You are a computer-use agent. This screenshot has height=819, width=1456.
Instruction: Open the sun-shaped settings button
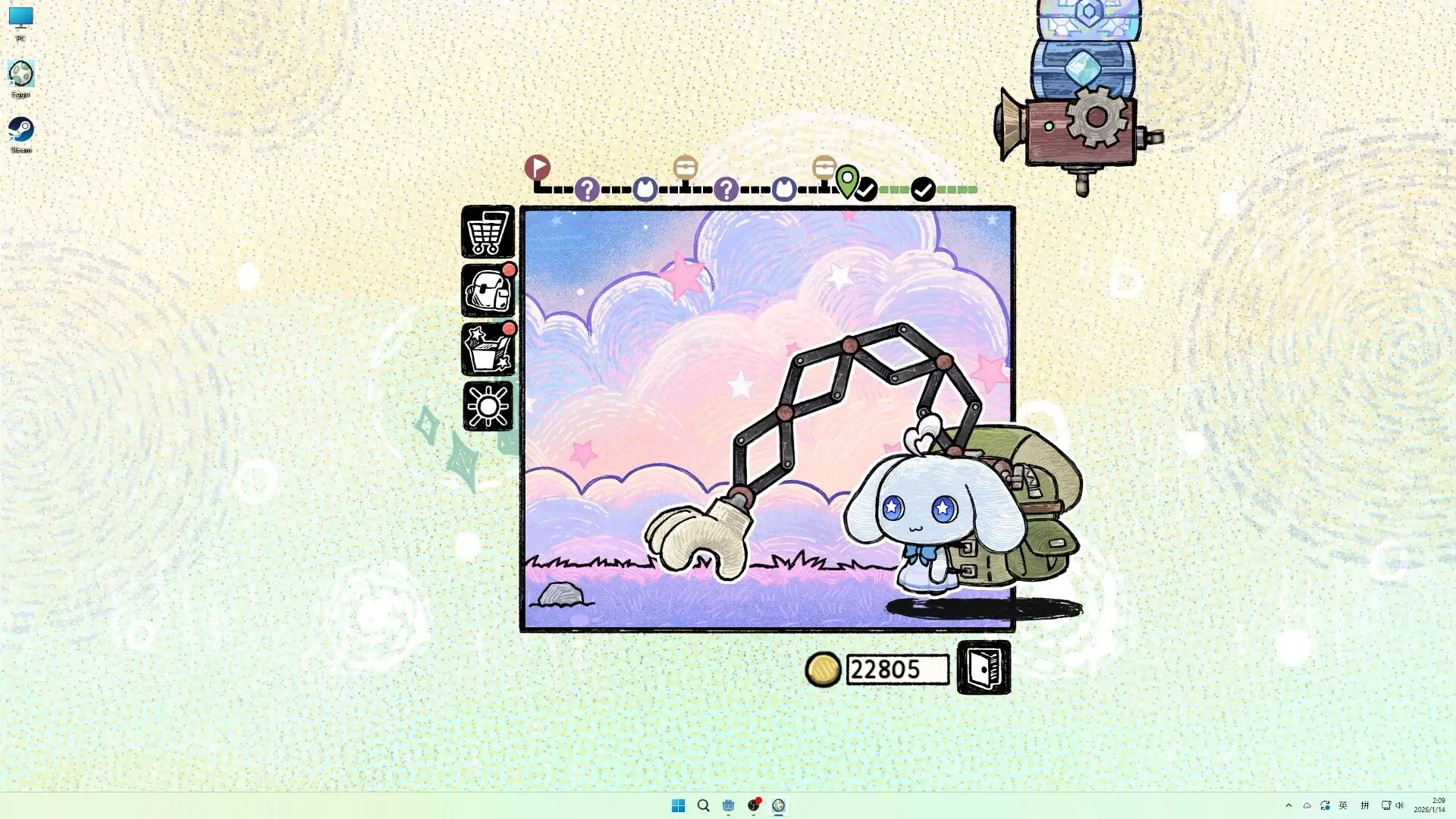click(x=488, y=407)
